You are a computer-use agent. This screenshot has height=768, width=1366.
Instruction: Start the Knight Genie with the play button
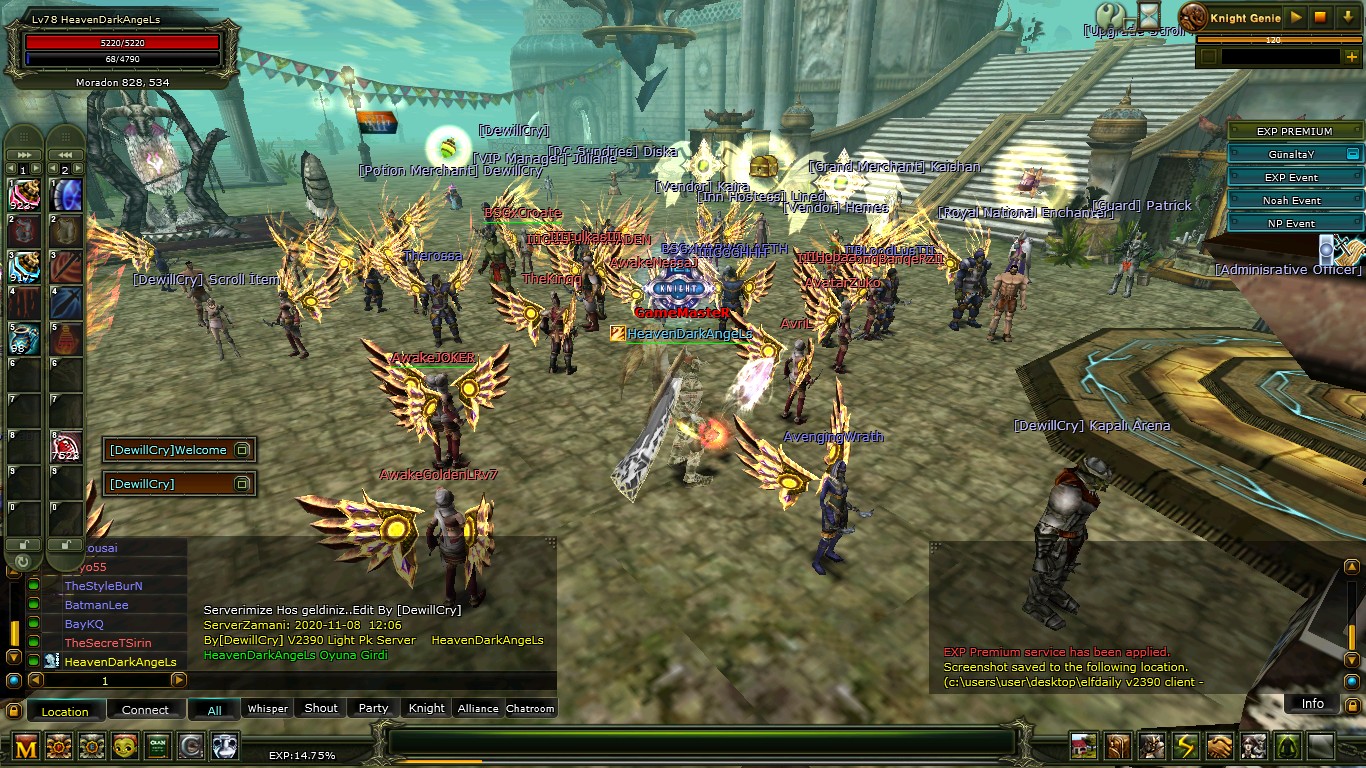(x=1296, y=17)
